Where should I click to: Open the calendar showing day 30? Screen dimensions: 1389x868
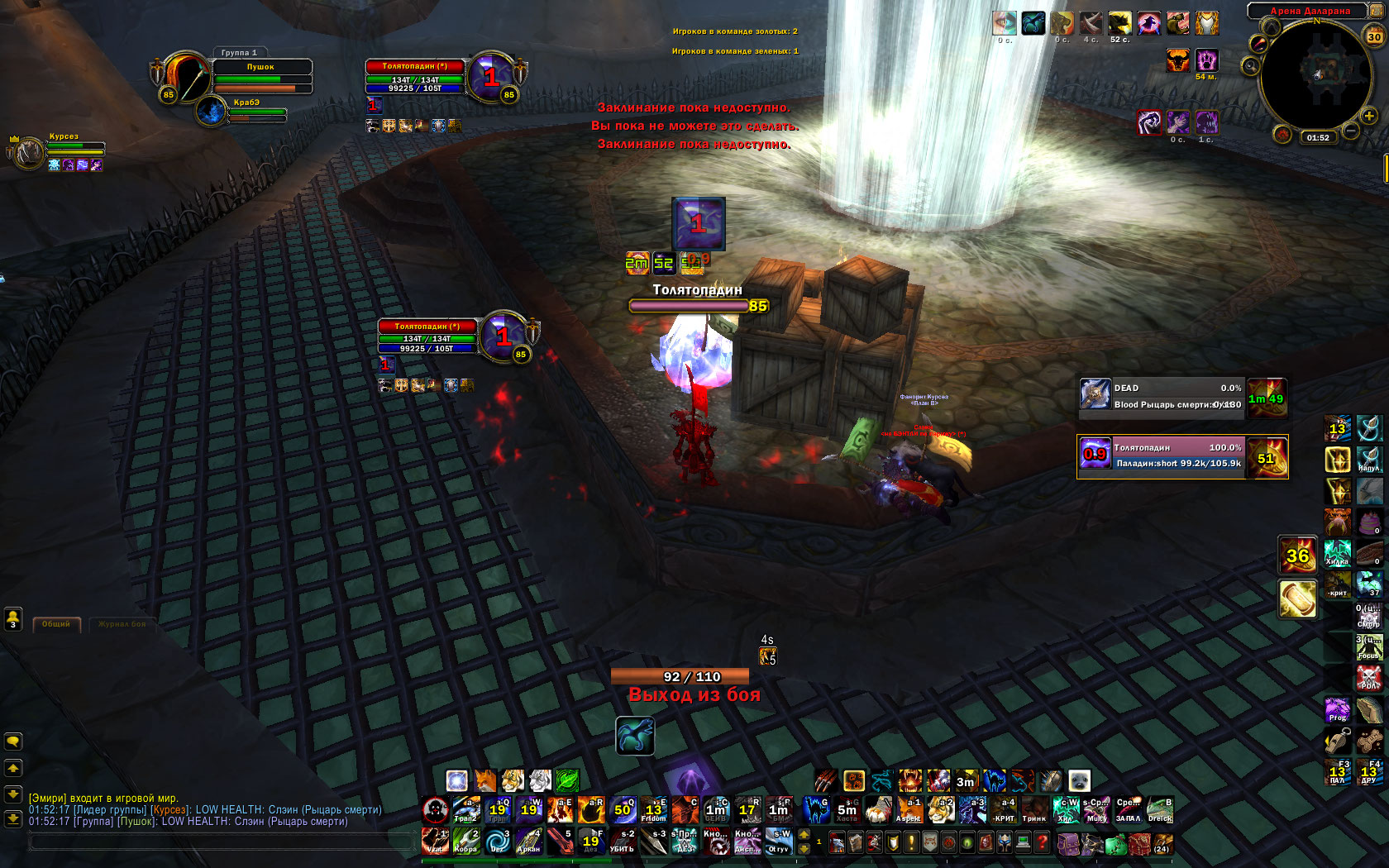tap(1374, 36)
